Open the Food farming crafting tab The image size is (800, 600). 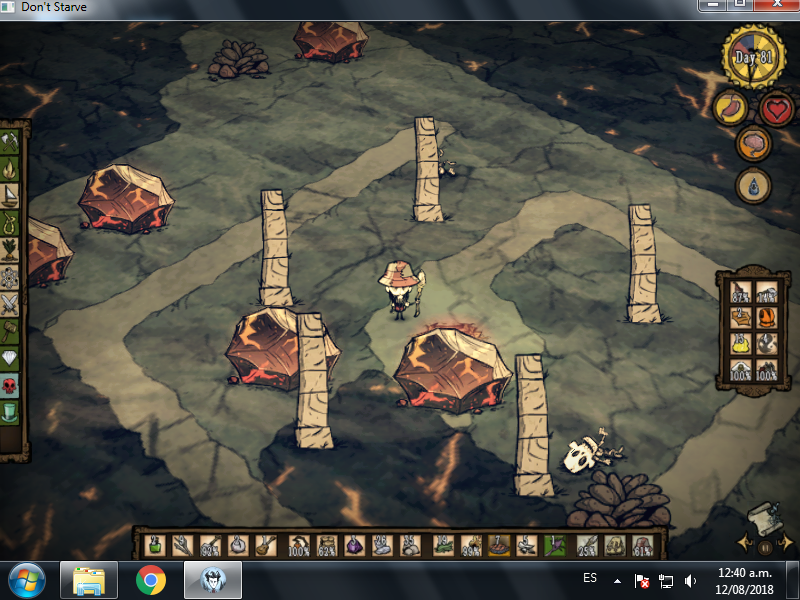click(10, 250)
